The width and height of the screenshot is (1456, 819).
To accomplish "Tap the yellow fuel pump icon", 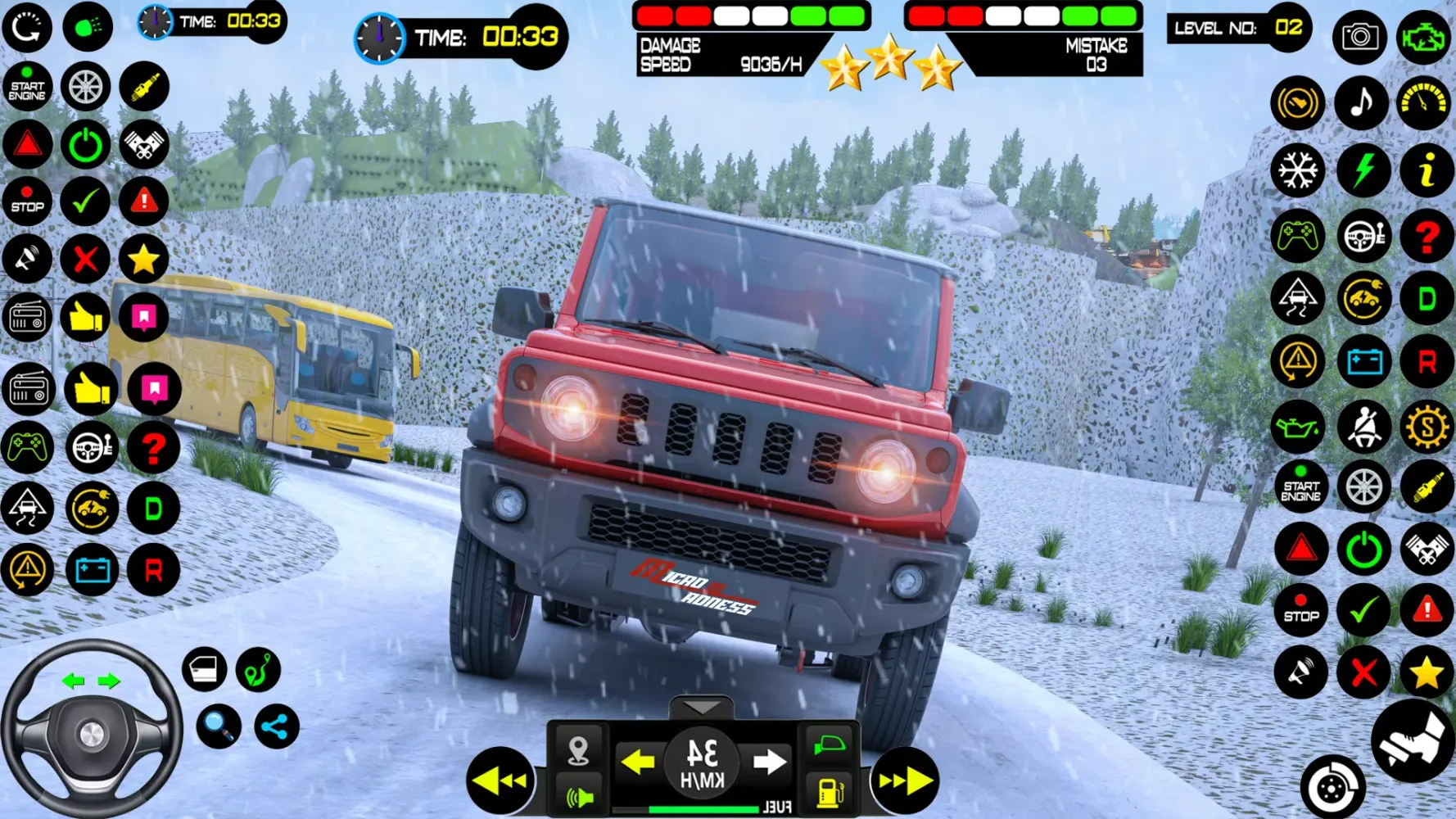I will pos(830,792).
